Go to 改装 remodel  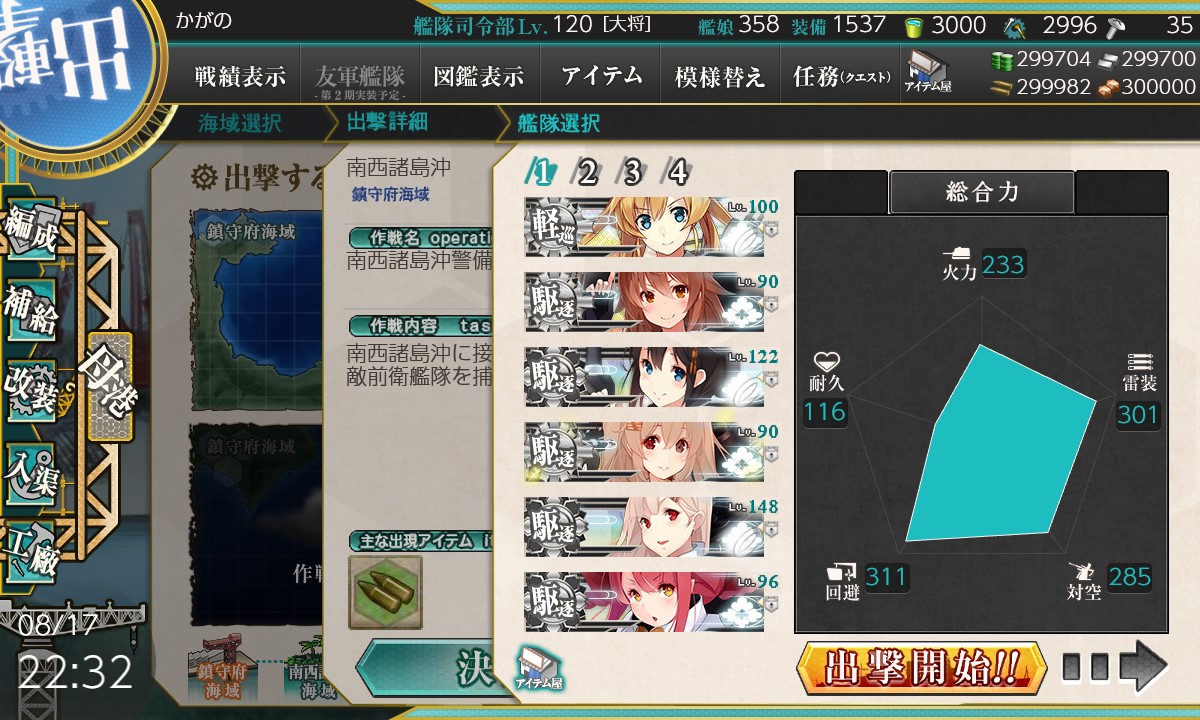pyautogui.click(x=32, y=390)
